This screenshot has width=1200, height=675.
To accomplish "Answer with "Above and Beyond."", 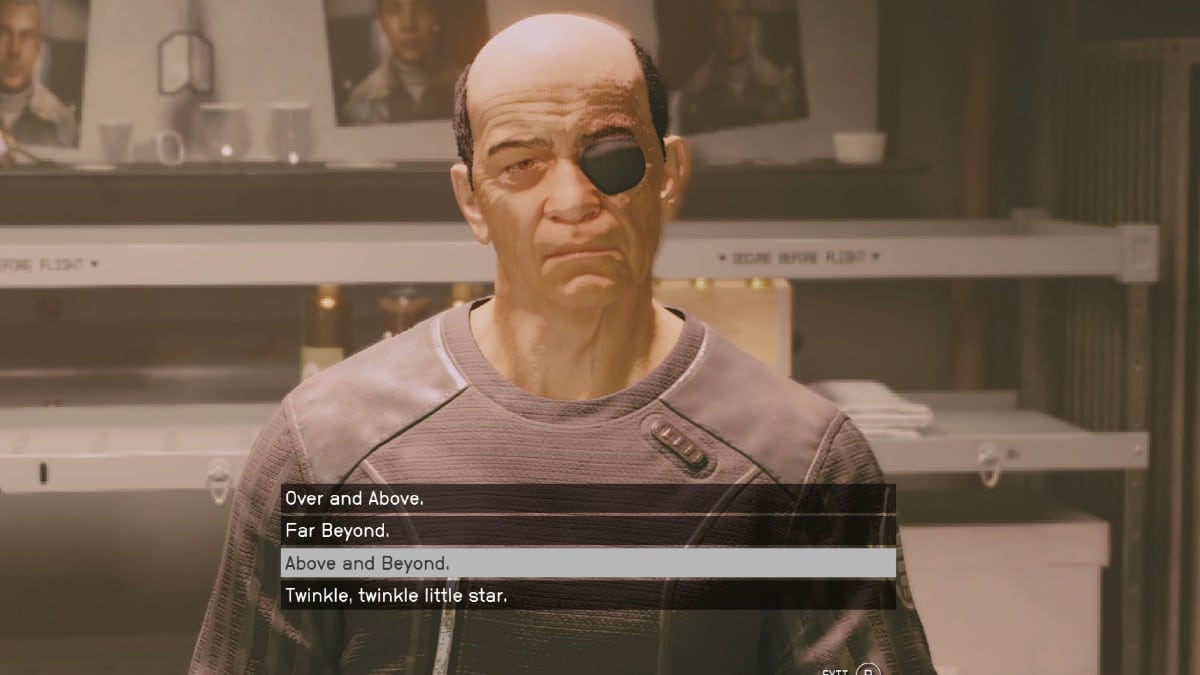I will click(x=587, y=563).
